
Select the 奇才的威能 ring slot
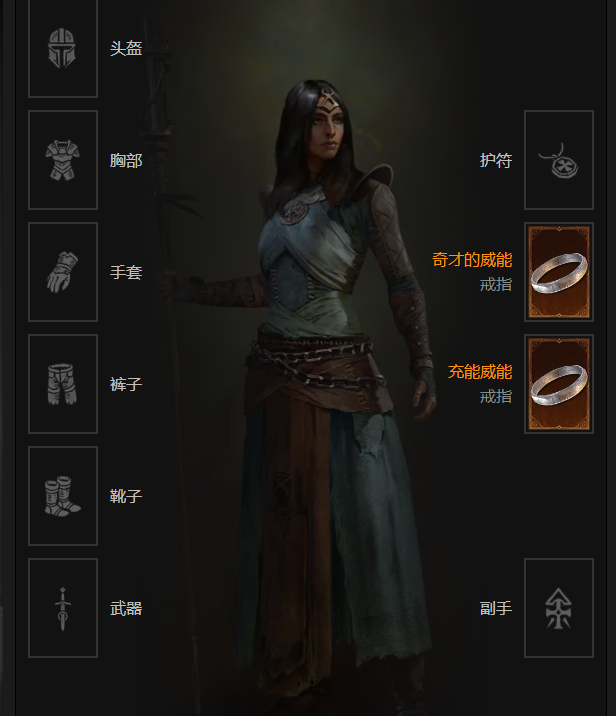(559, 272)
